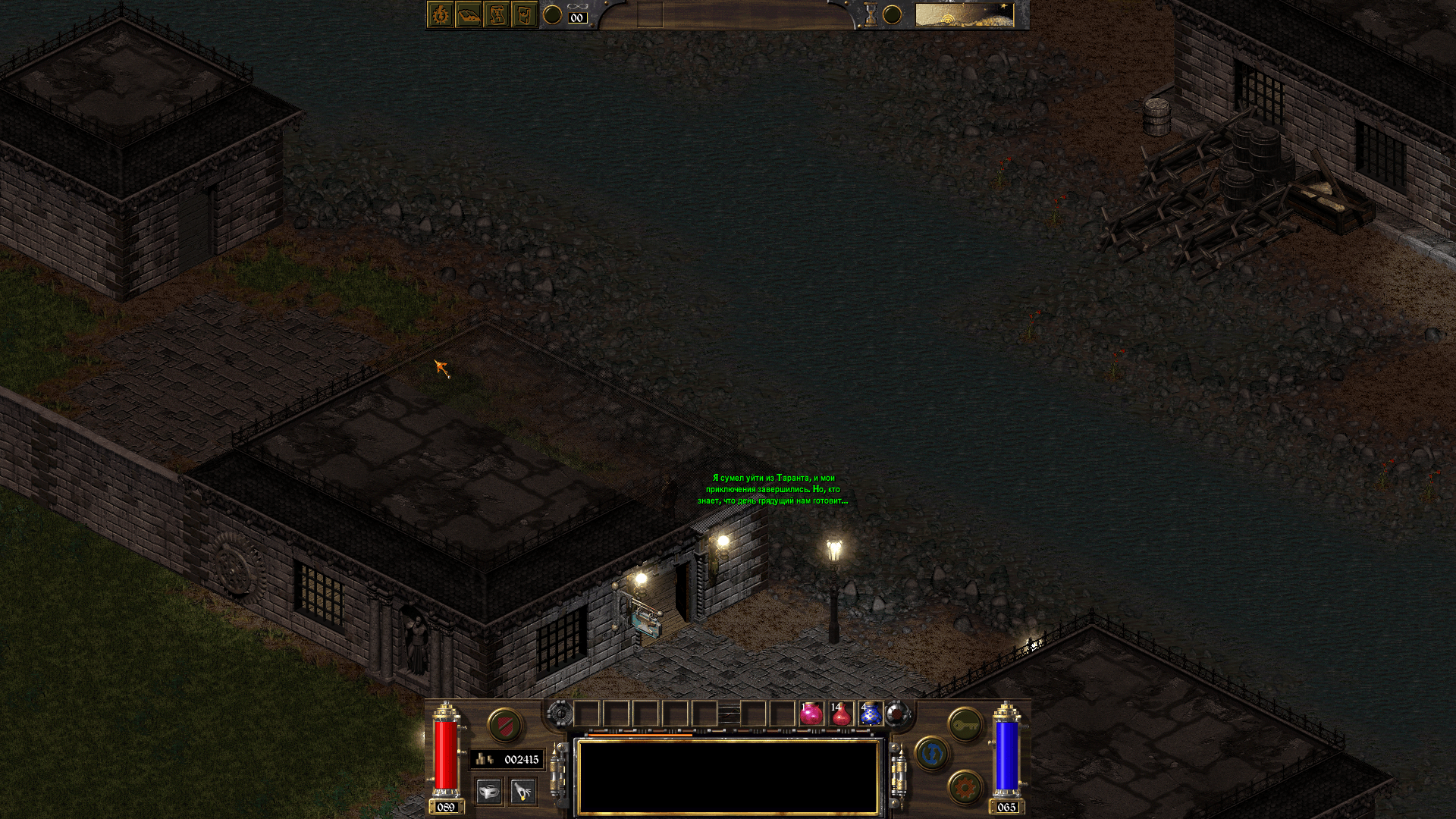Screen dimensions: 1456x819
Task: Open the character editor from the top bar
Action: 441,15
